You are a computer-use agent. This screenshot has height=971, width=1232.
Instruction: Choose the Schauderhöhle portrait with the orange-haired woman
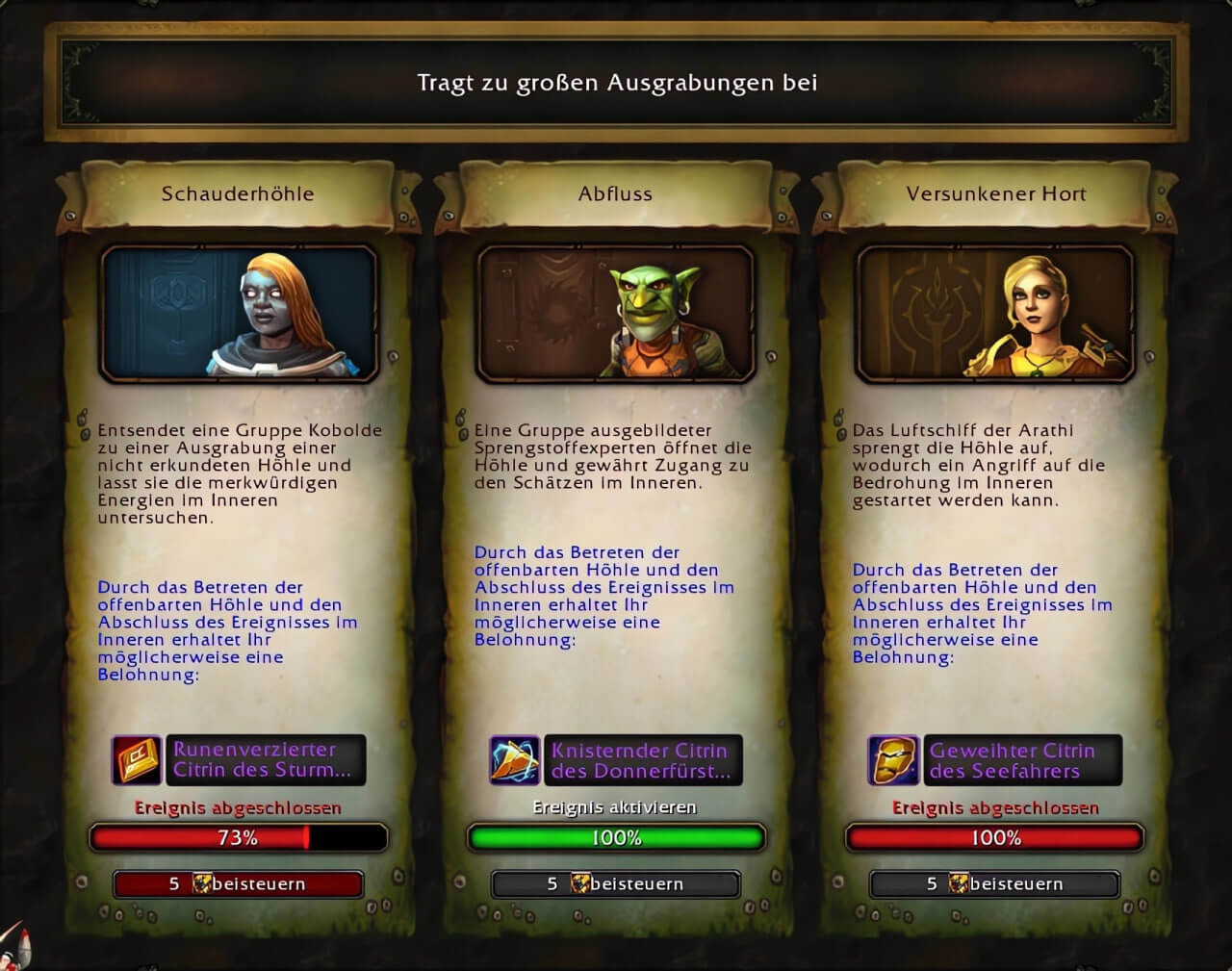(x=238, y=312)
